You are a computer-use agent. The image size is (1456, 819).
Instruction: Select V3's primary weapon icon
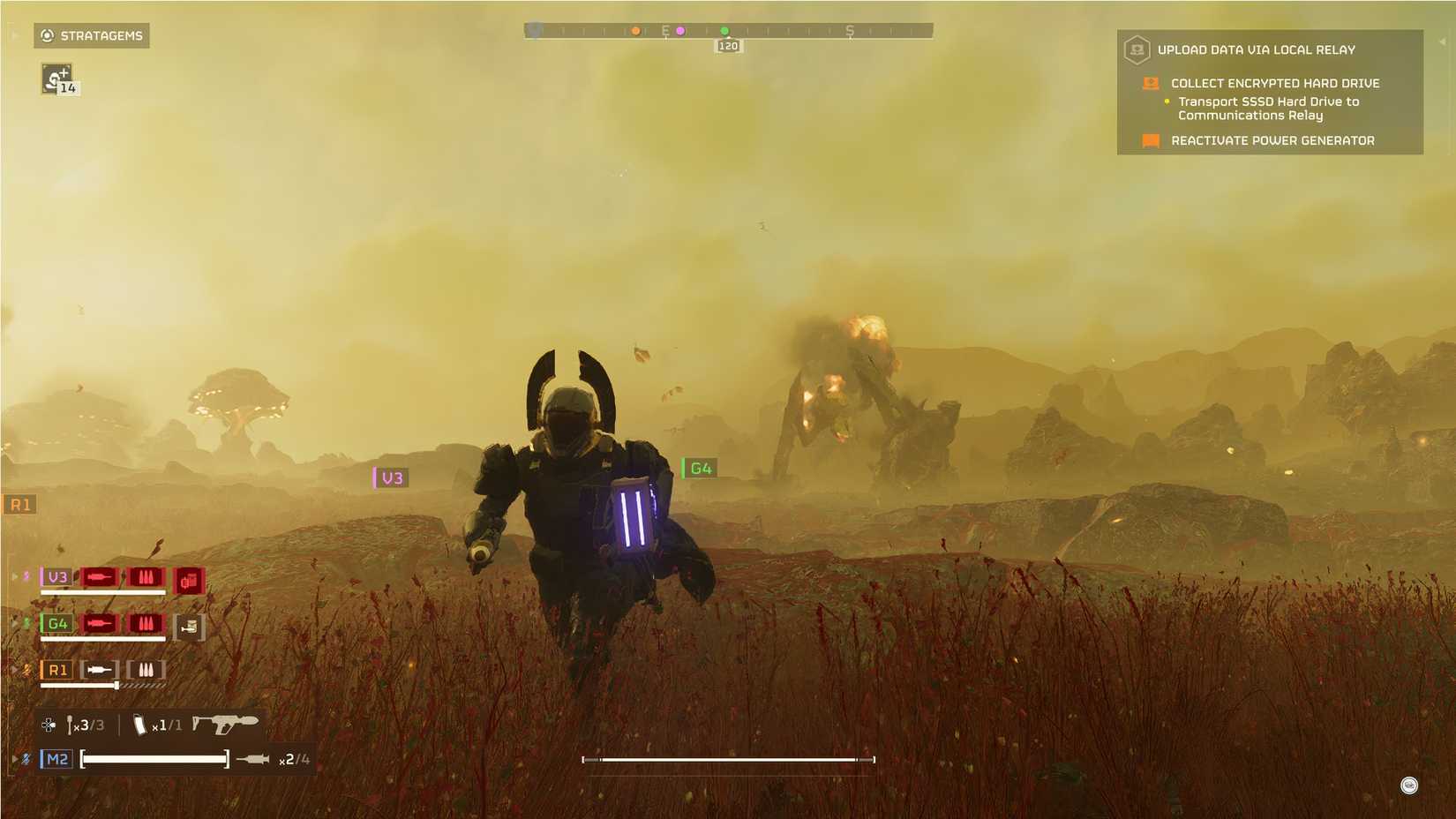100,578
